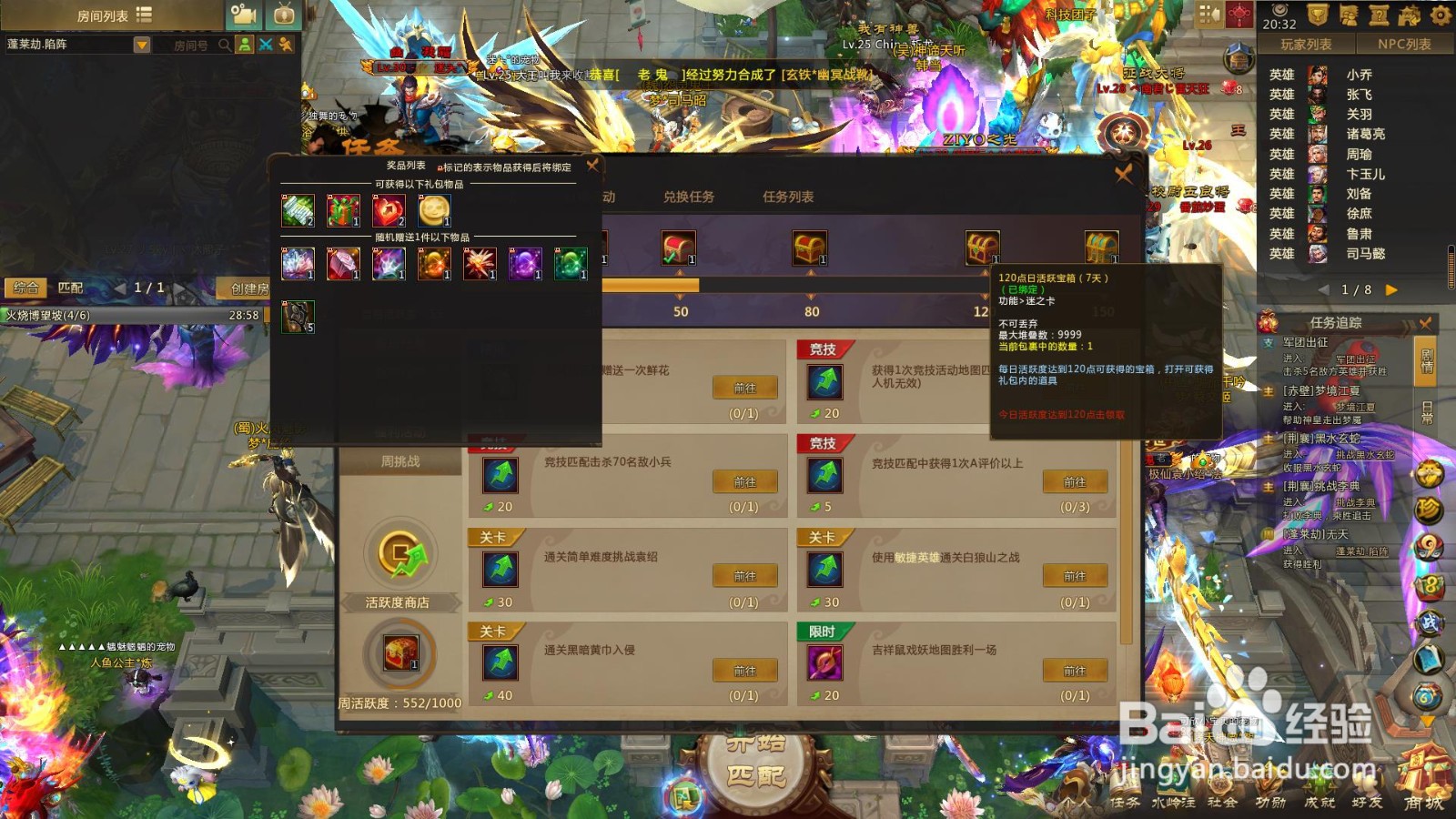Switch to the 任务列表 tab

[788, 196]
